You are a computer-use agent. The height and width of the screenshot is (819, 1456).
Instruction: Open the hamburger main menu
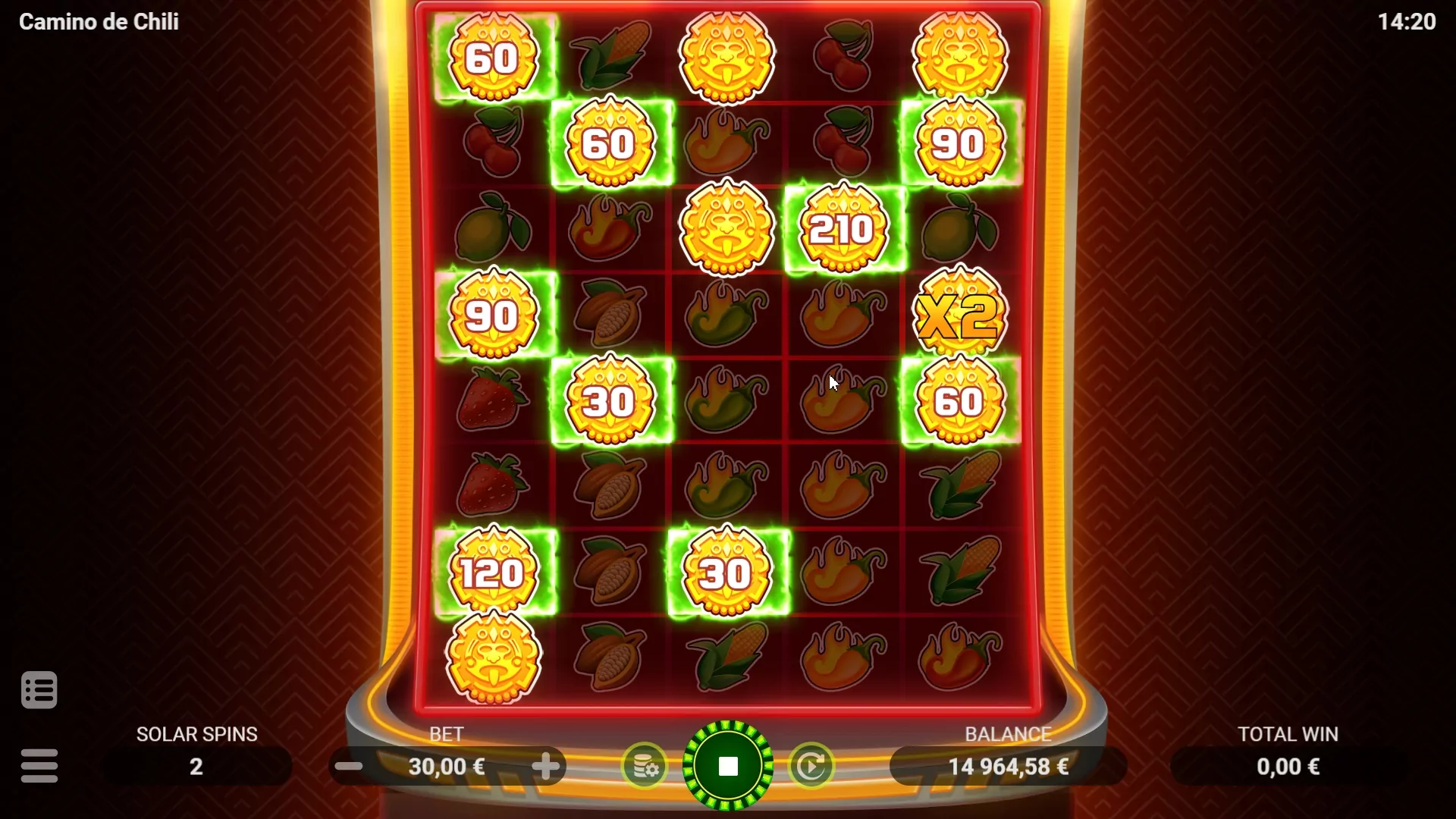(39, 766)
